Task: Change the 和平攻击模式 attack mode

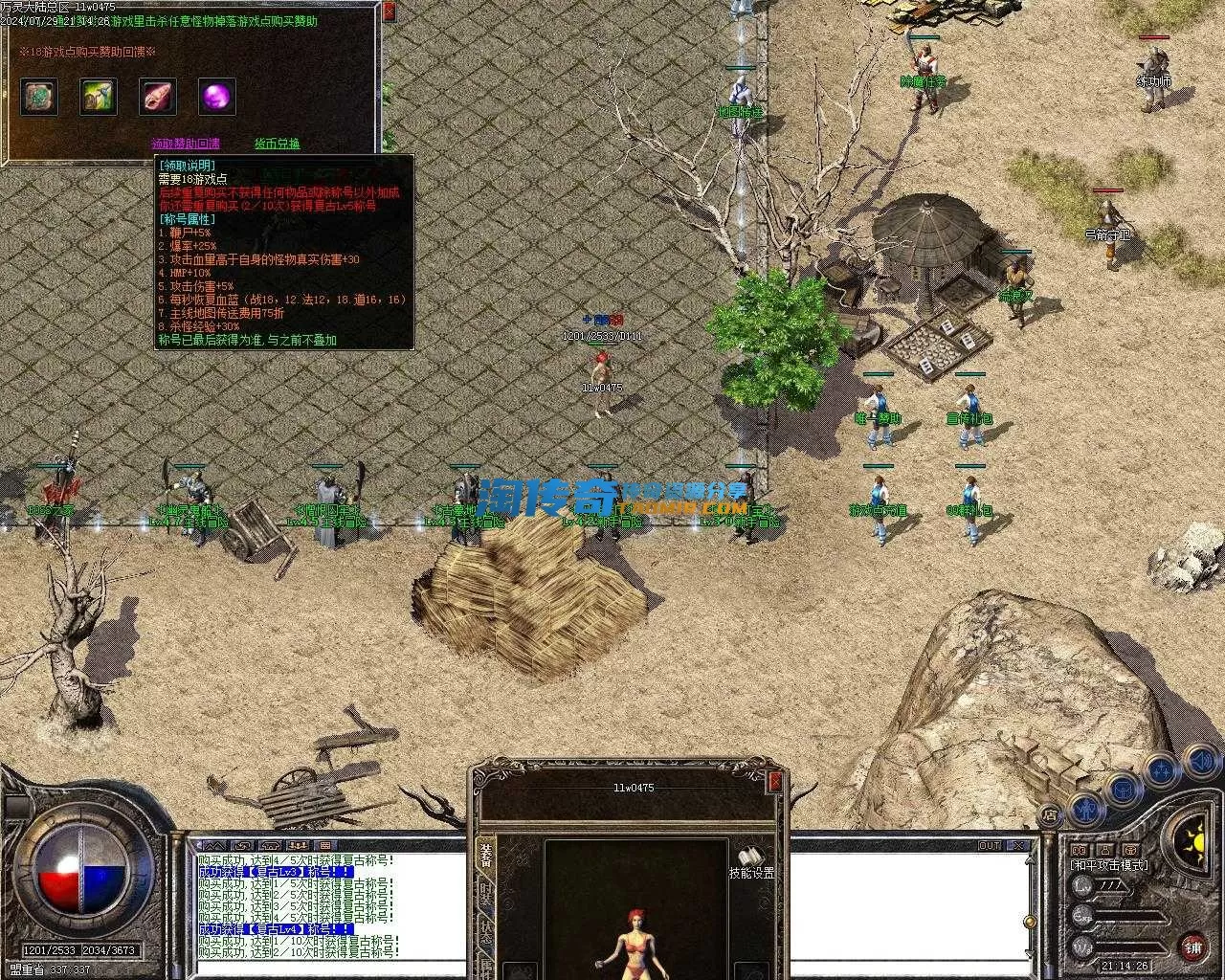Action: click(x=1109, y=866)
